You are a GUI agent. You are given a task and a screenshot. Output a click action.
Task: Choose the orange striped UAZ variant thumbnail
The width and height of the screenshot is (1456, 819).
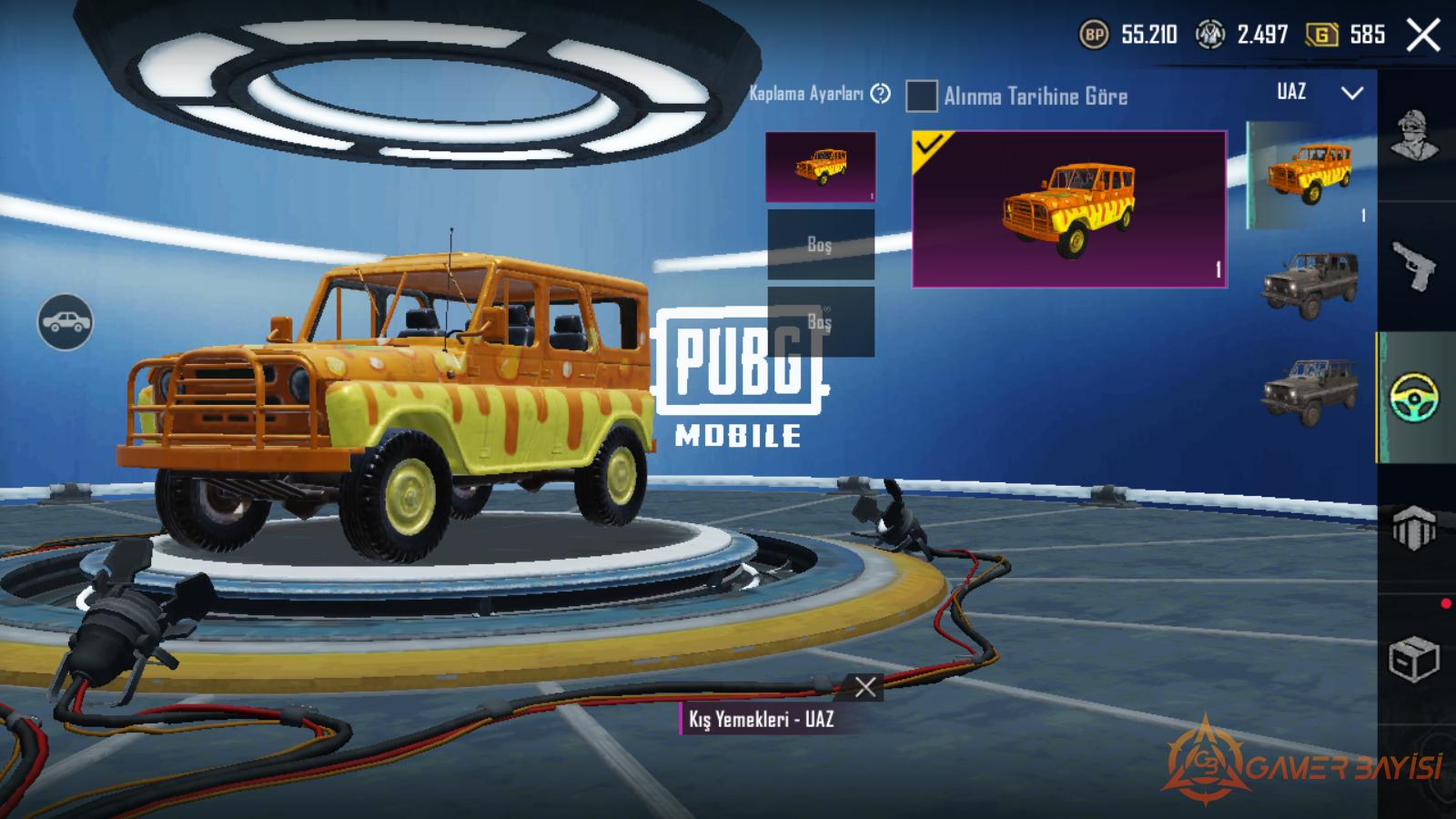tap(1309, 175)
